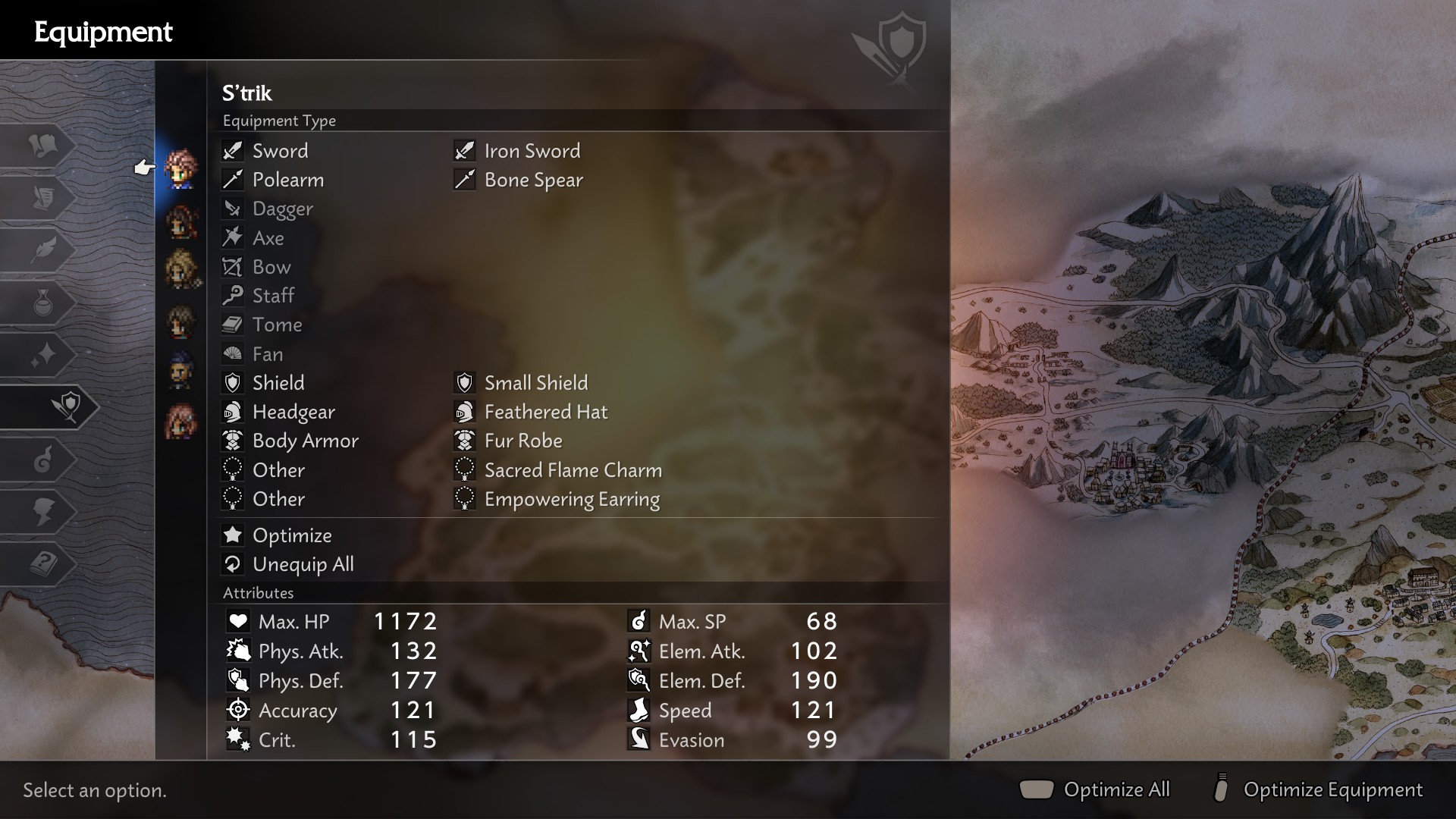Select the swirl talent icon in sidebar
This screenshot has height=819, width=1456.
point(45,460)
